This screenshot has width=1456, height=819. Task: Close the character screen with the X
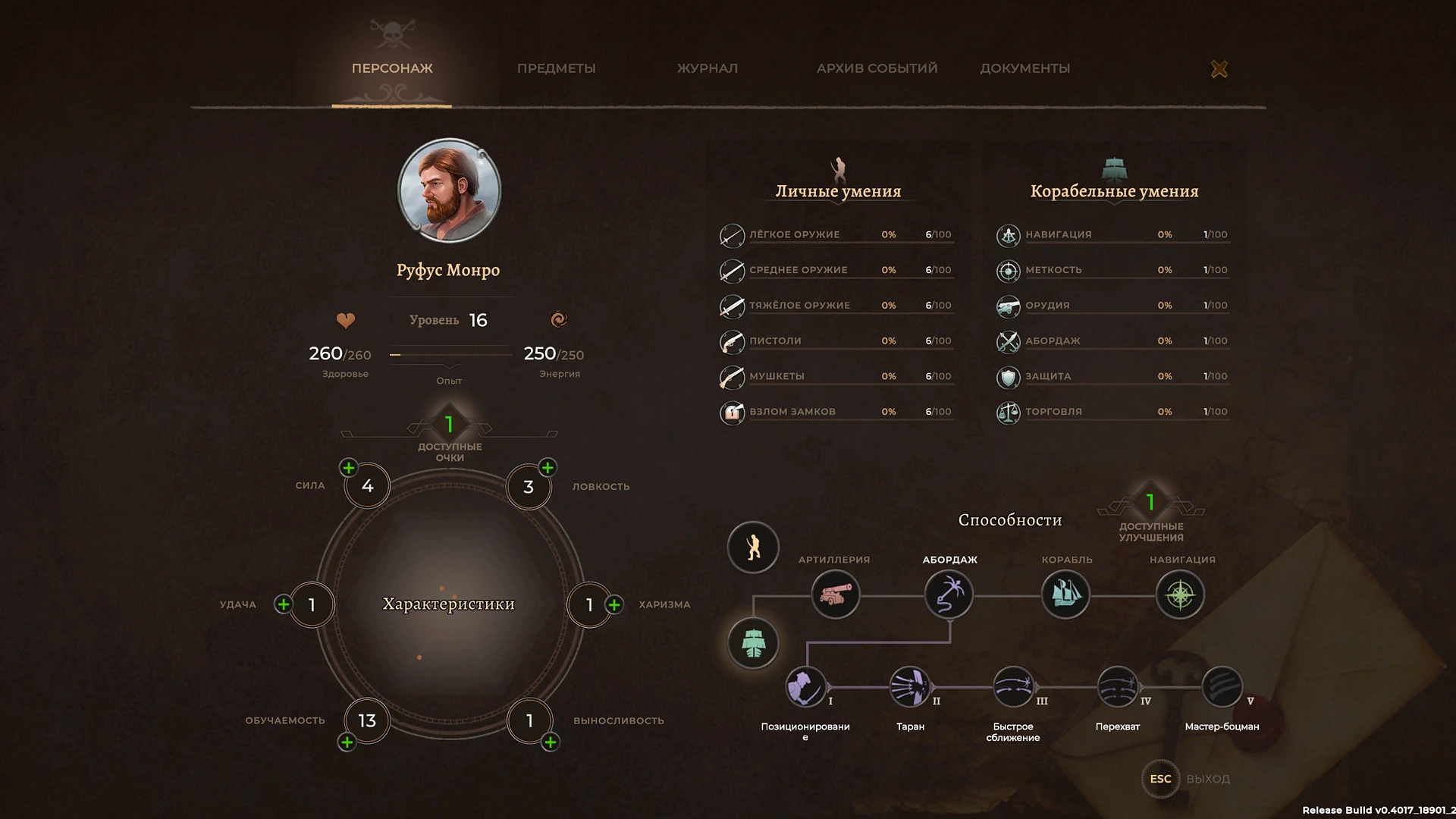coord(1219,69)
